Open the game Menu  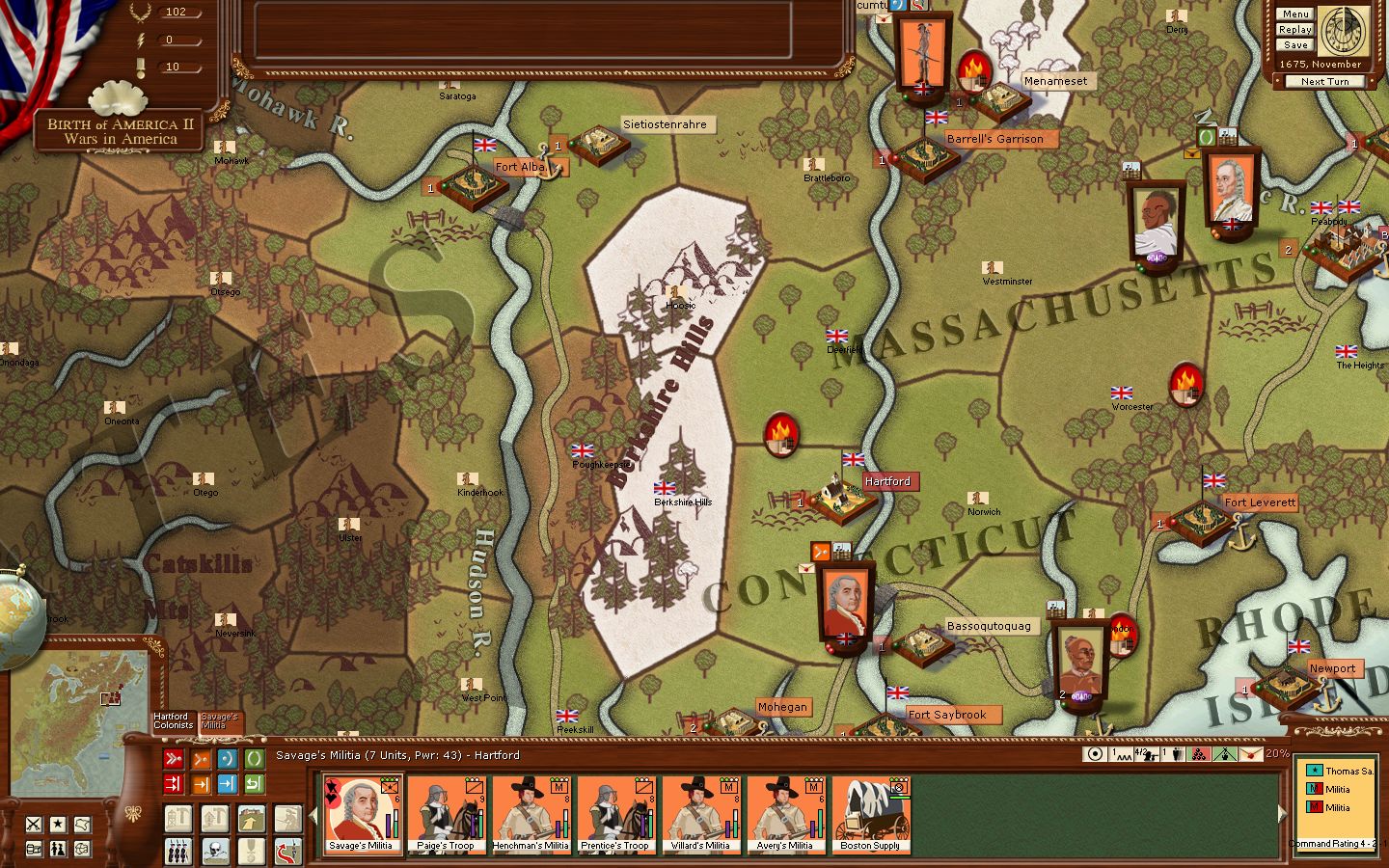(x=1295, y=14)
